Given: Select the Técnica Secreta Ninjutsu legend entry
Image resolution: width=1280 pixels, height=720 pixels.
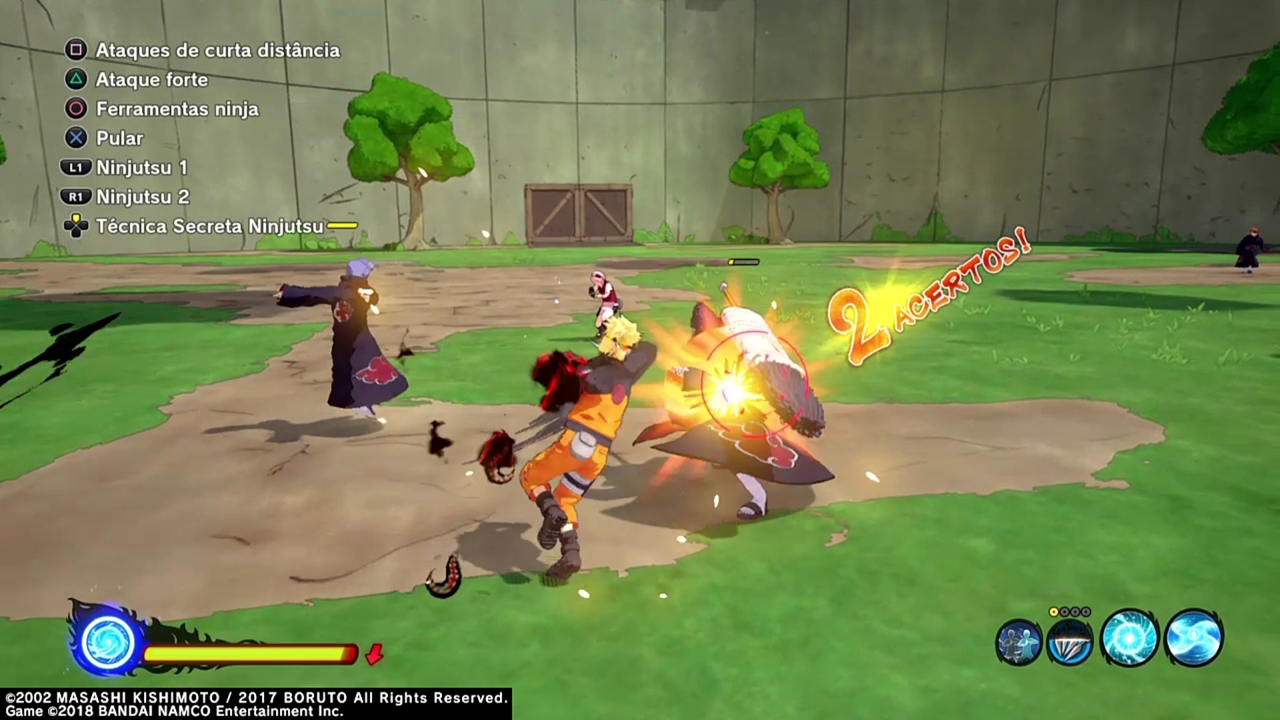Looking at the screenshot, I should [210, 226].
